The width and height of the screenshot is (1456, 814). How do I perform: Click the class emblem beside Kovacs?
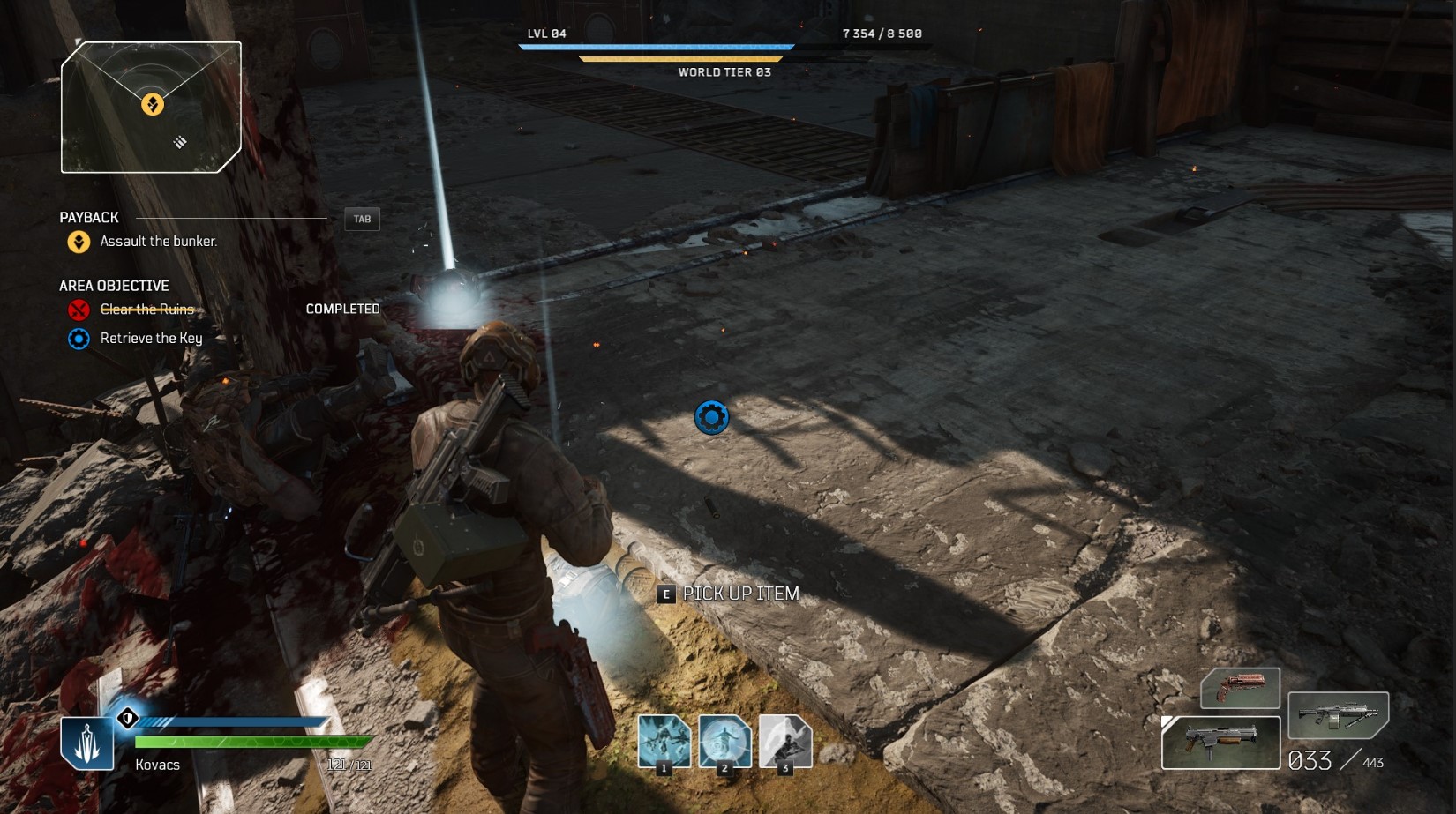point(86,743)
